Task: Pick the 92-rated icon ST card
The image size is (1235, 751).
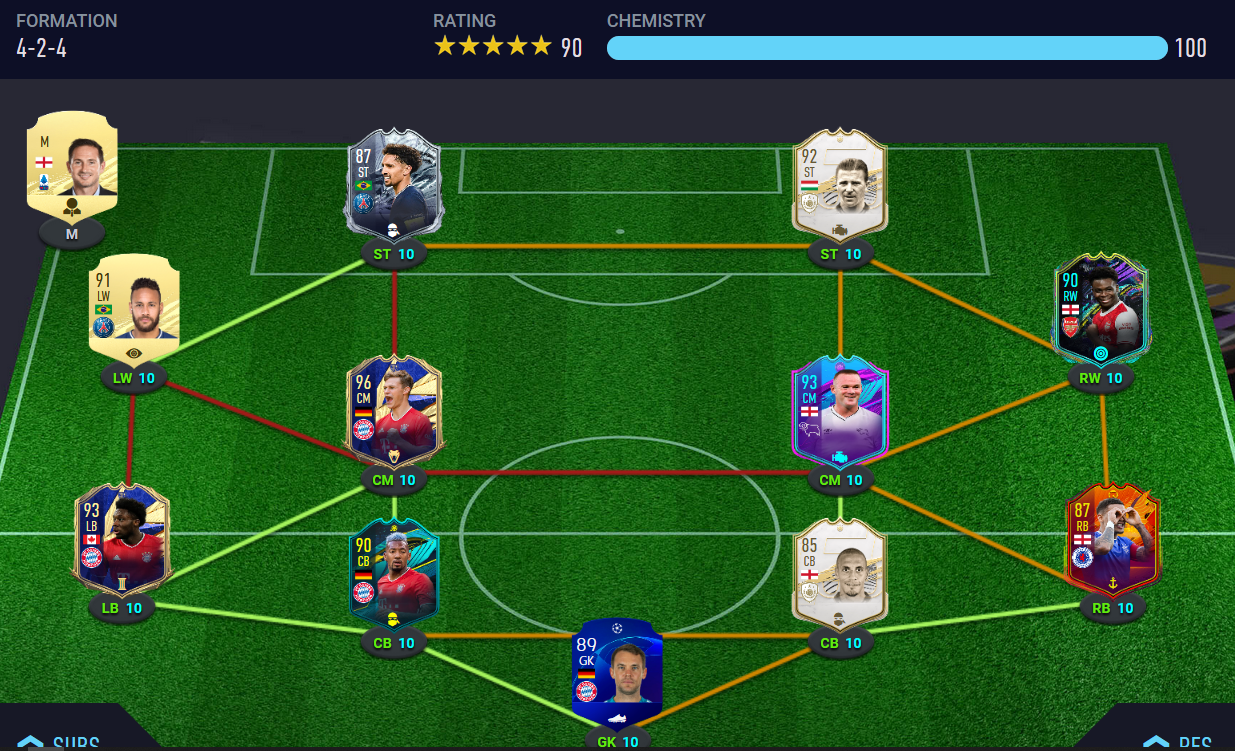Action: pyautogui.click(x=840, y=183)
